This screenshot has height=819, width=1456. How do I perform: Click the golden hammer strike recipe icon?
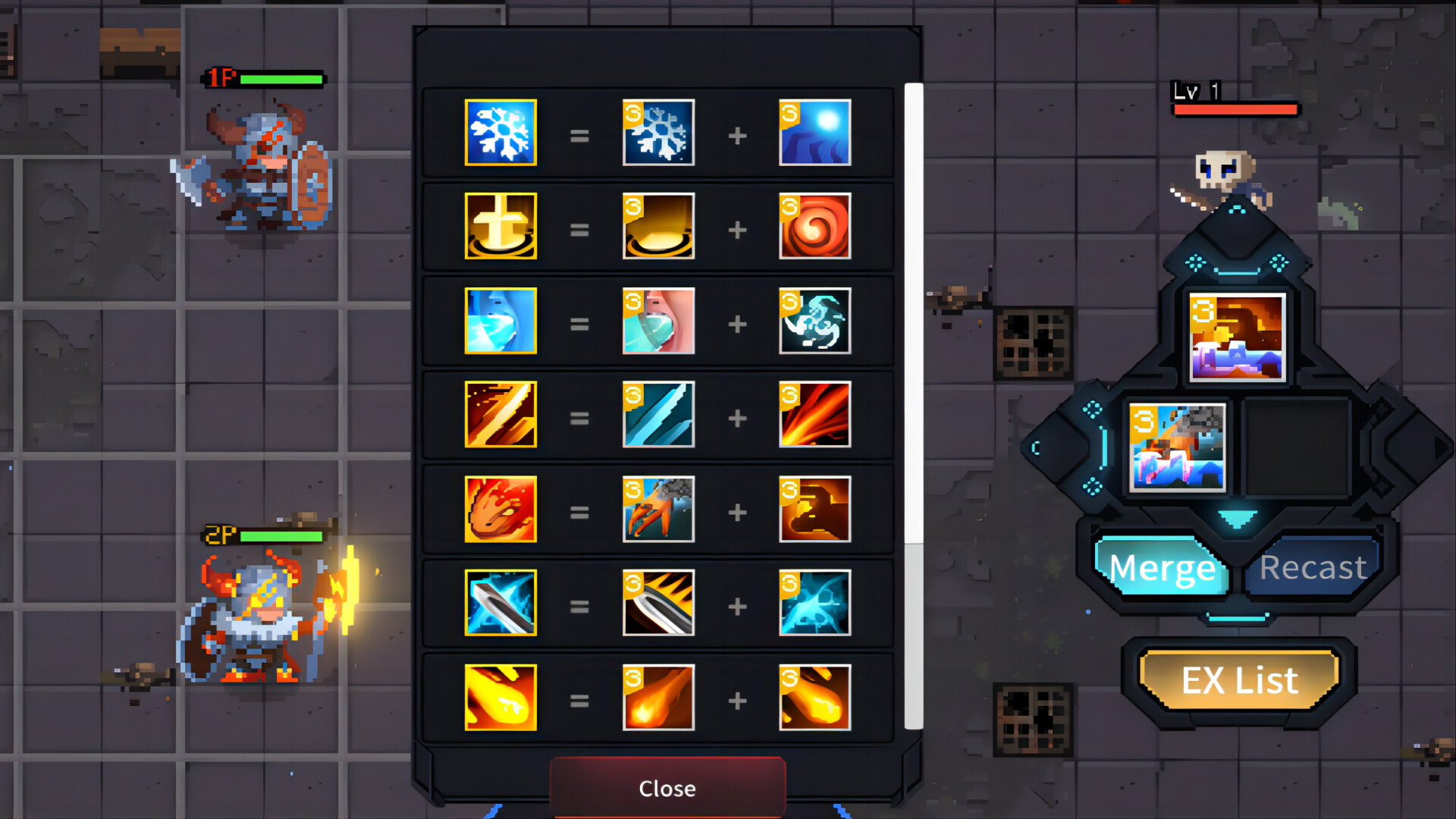[500, 227]
